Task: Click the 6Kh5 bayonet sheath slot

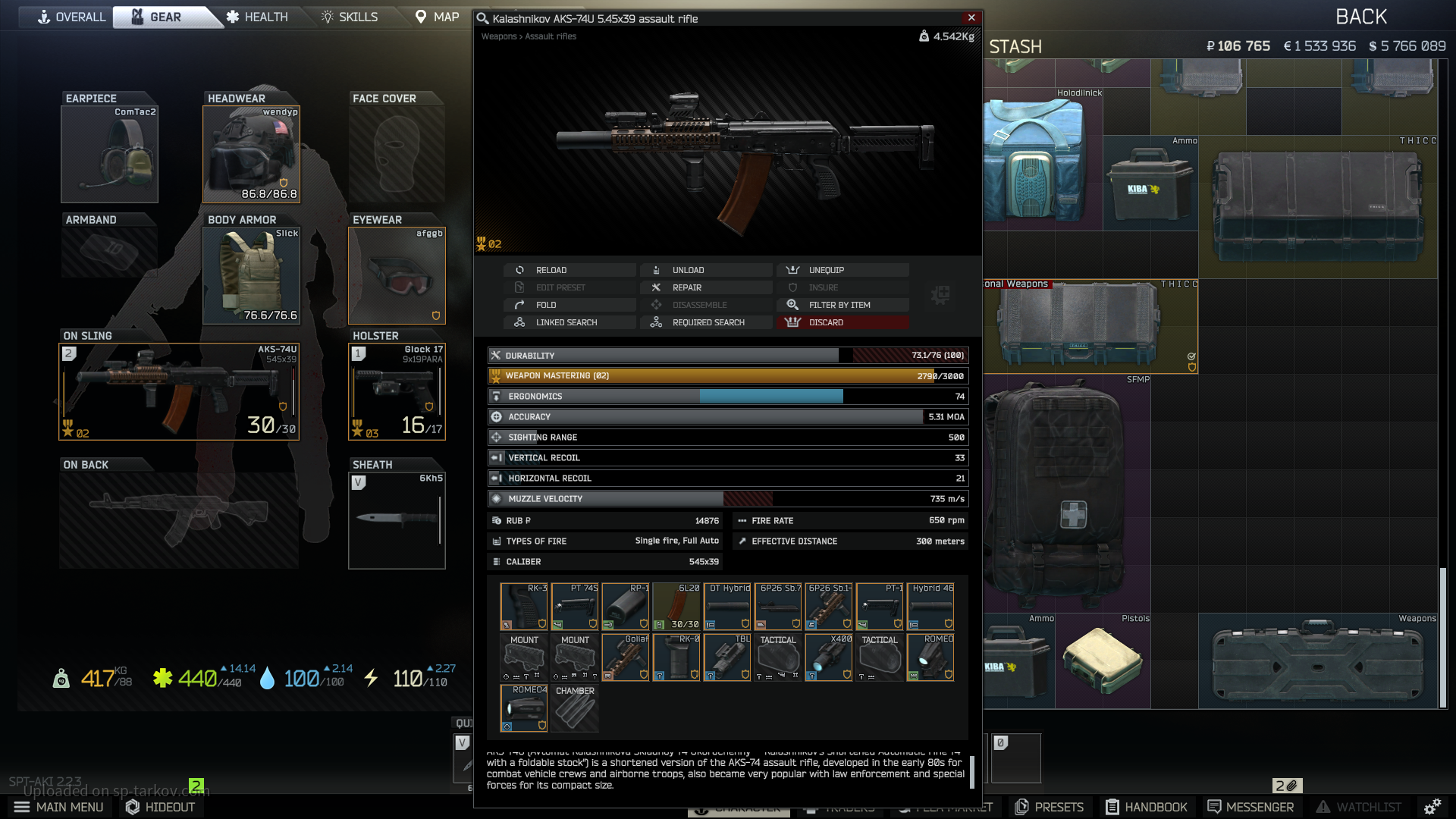Action: coord(397,520)
